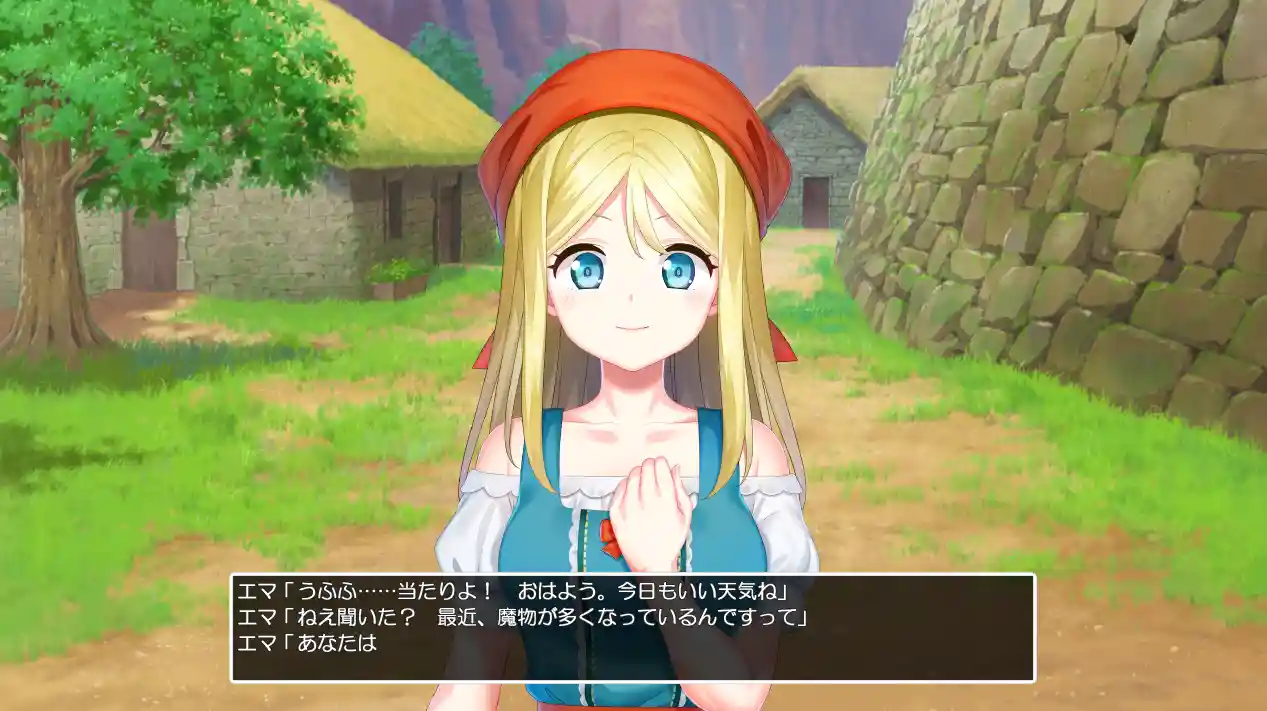Click Emma's dialogue box to advance text
Screen dimensions: 1267x711
click(x=632, y=628)
